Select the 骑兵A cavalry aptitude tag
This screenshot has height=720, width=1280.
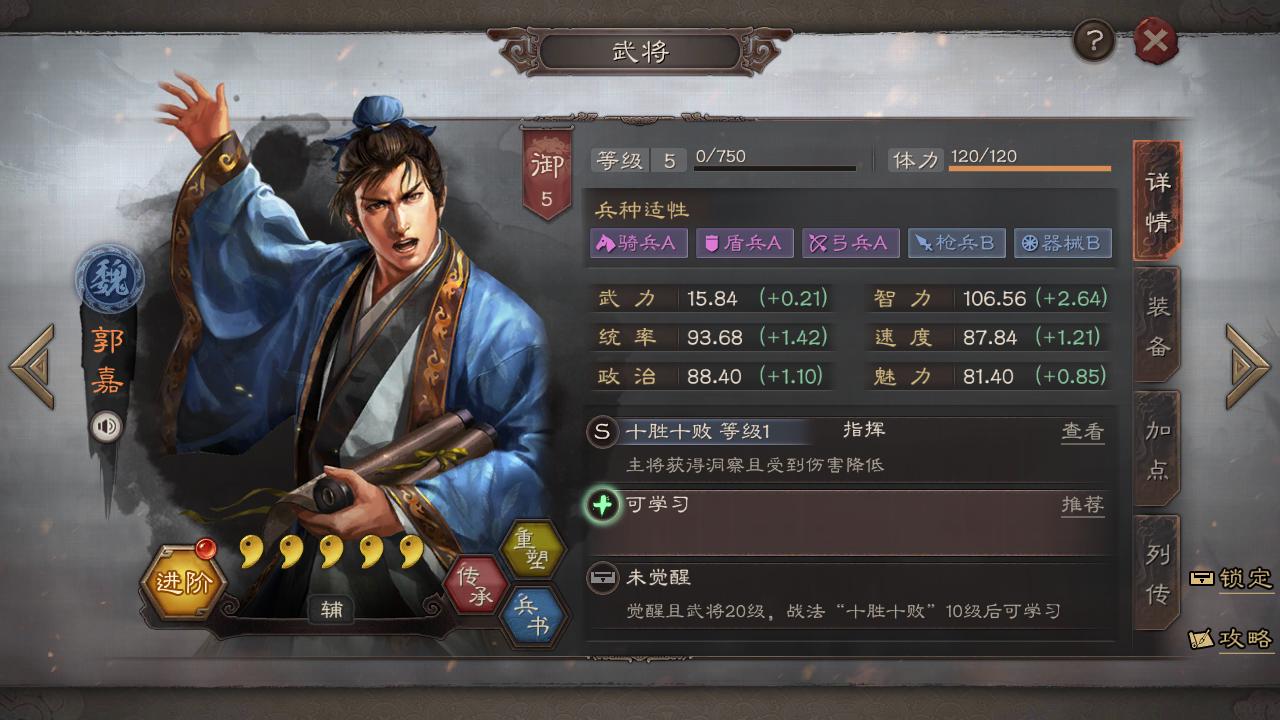(638, 243)
